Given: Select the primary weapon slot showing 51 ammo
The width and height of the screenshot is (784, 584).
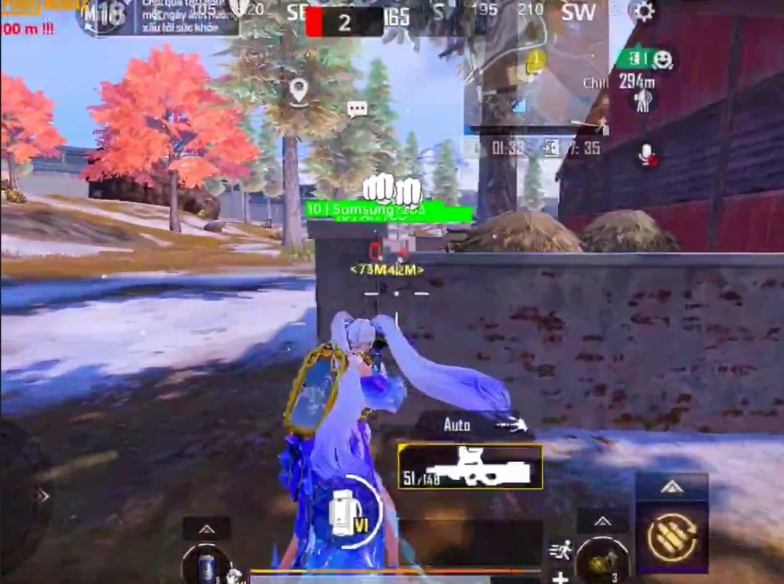Looking at the screenshot, I should pyautogui.click(x=469, y=466).
